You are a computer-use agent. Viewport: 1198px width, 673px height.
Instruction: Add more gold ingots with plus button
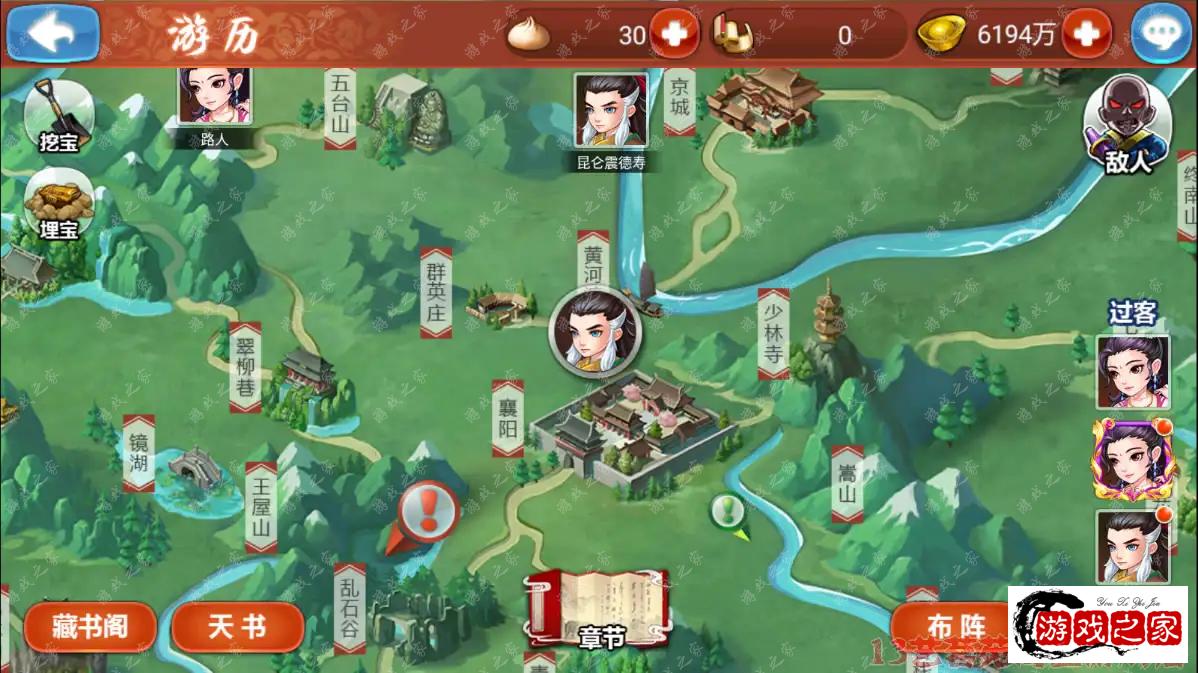(x=1086, y=35)
